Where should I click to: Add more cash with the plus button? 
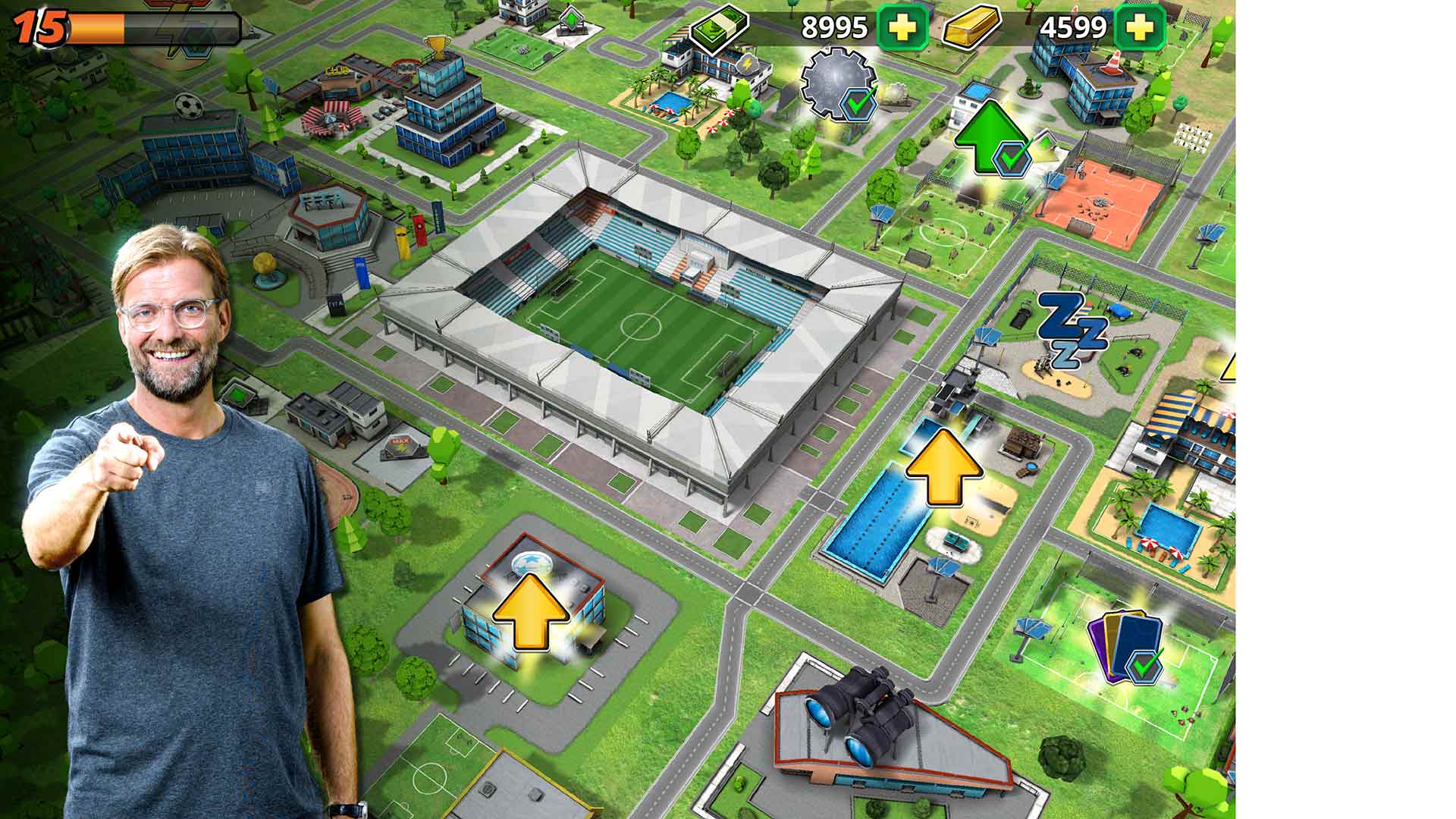(902, 27)
